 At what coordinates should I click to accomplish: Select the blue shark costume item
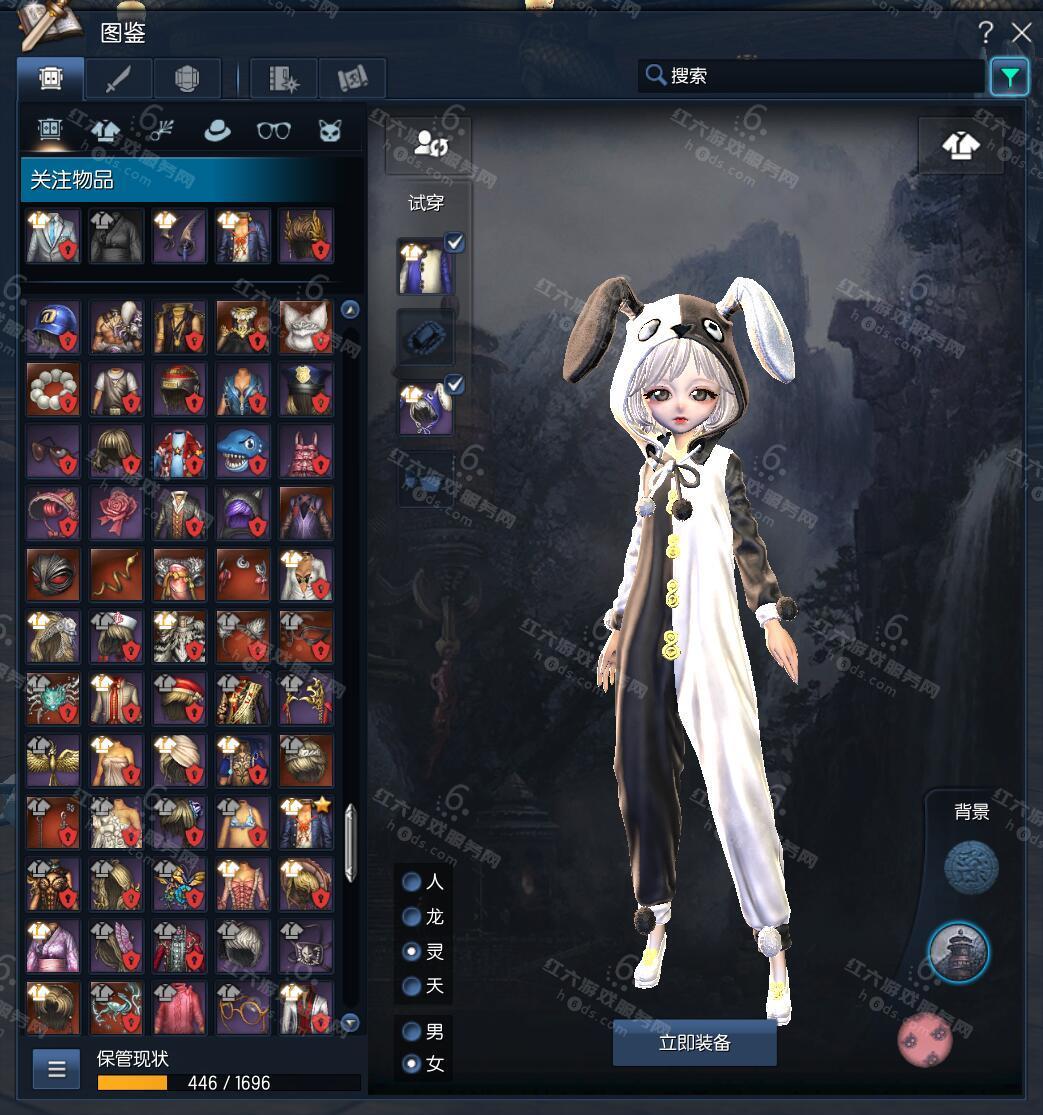(x=243, y=451)
